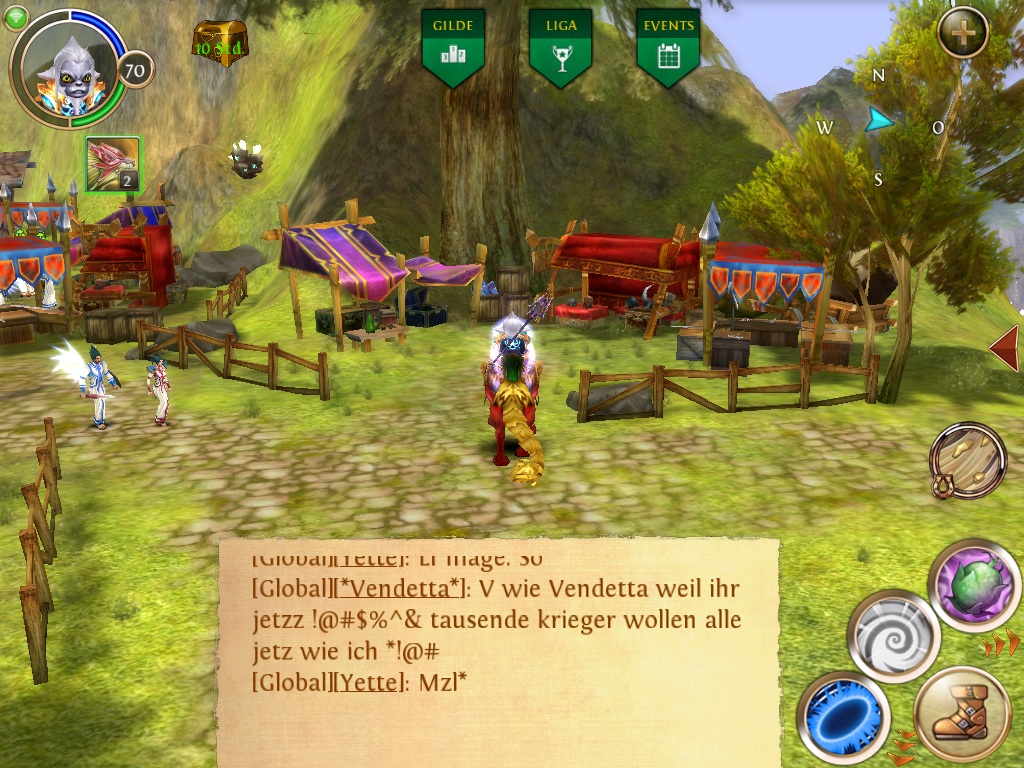Use the white swirl skill

click(x=893, y=636)
